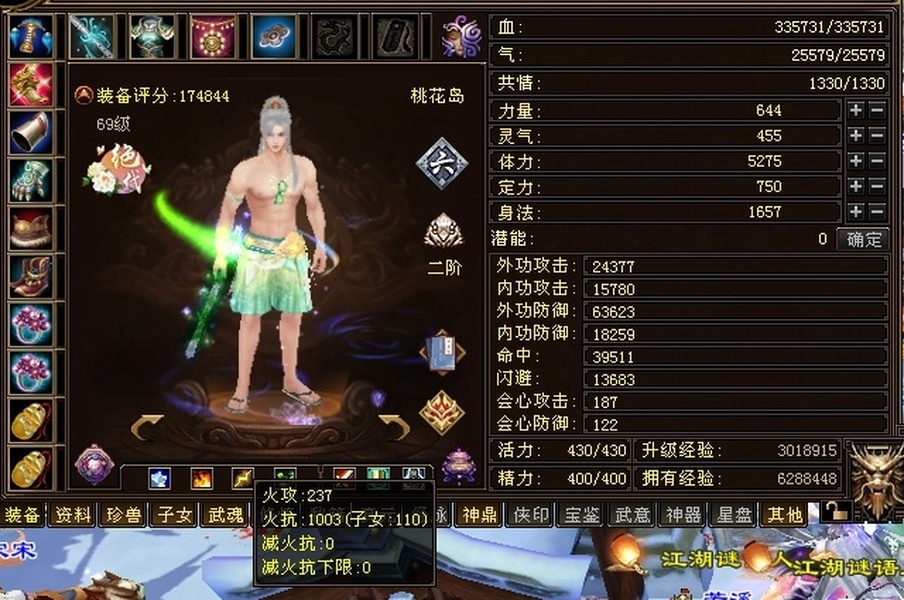The height and width of the screenshot is (600, 904).
Task: Select the necklace equipment slot
Action: tap(212, 37)
